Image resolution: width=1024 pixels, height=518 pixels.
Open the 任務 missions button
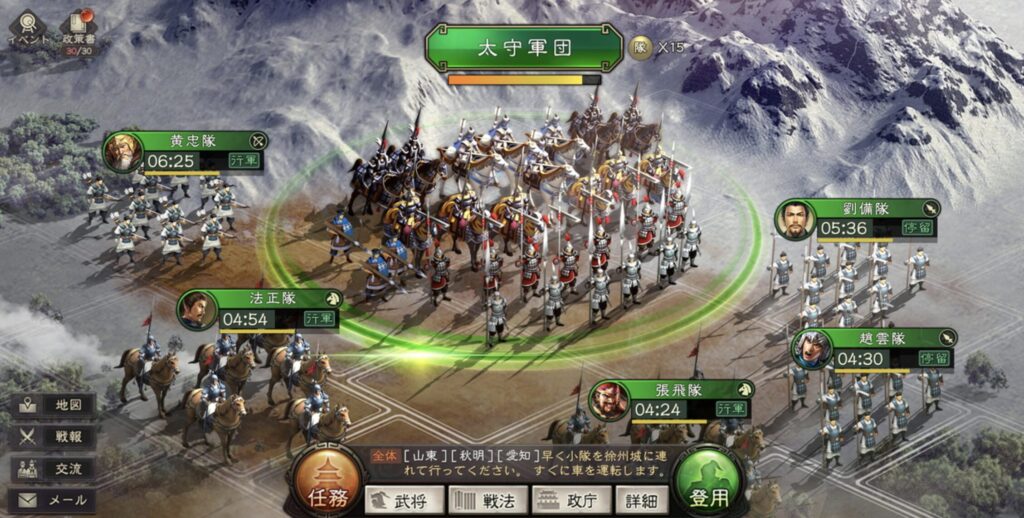pos(324,484)
